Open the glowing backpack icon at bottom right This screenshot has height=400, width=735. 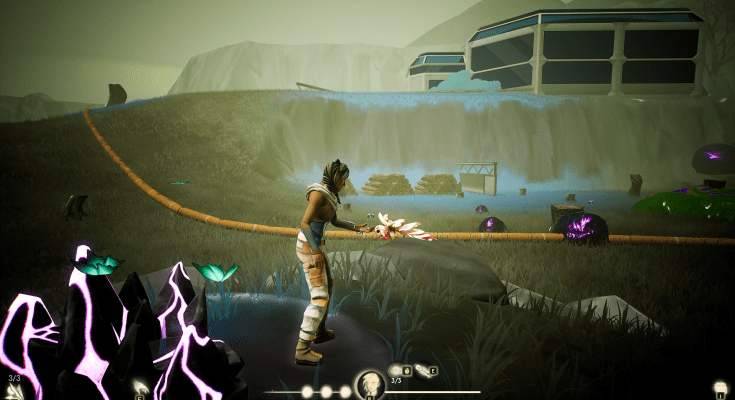tap(718, 388)
